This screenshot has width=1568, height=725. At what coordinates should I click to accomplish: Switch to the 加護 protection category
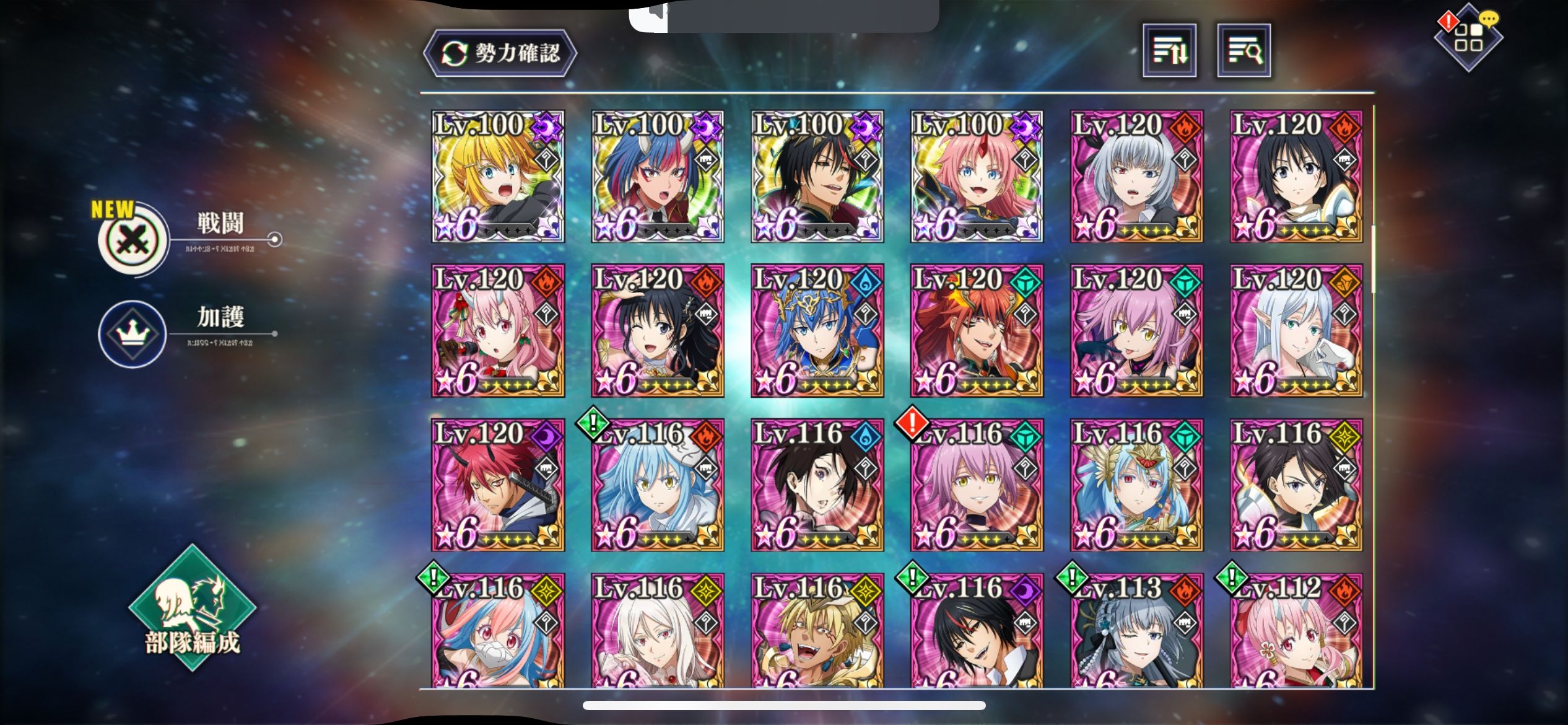pyautogui.click(x=133, y=334)
